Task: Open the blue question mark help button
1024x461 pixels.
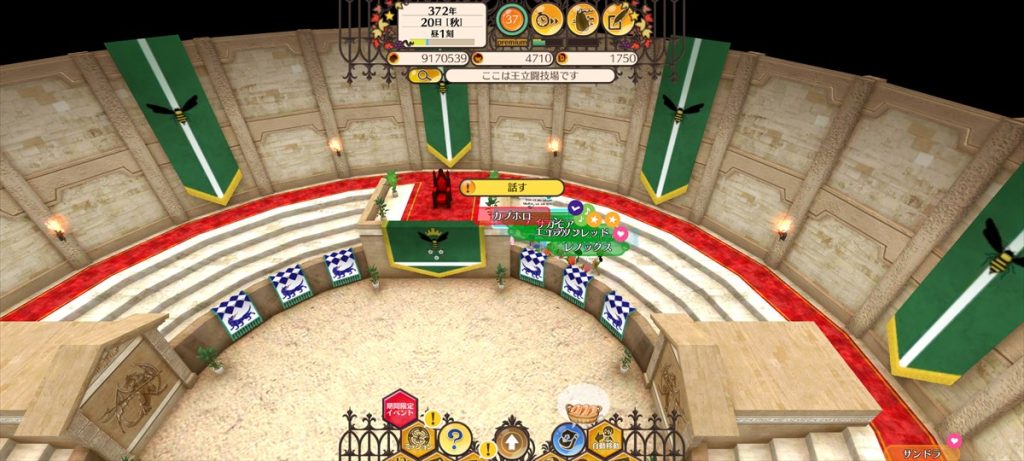Action: point(455,438)
